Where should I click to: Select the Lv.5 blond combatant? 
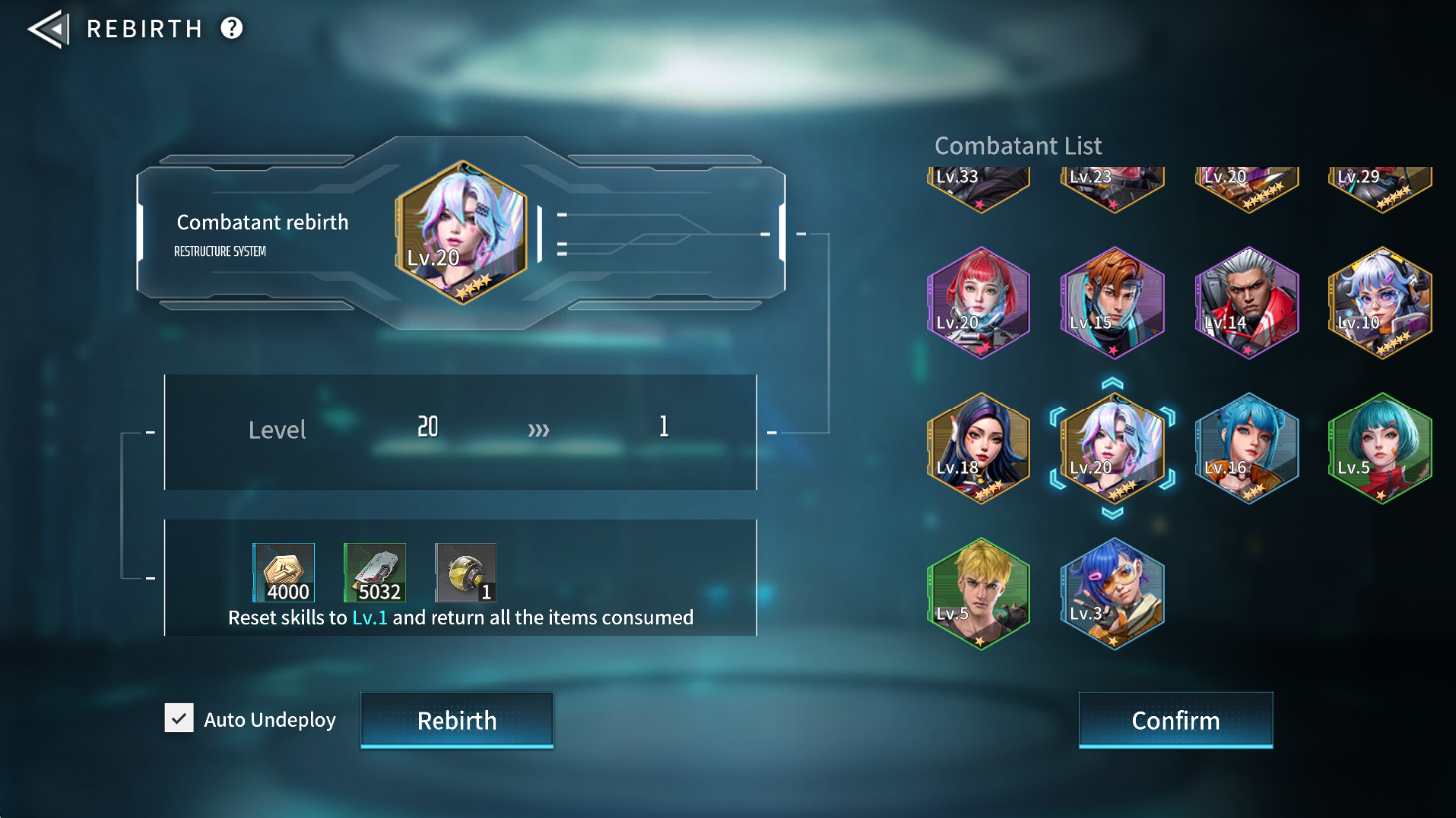click(979, 593)
